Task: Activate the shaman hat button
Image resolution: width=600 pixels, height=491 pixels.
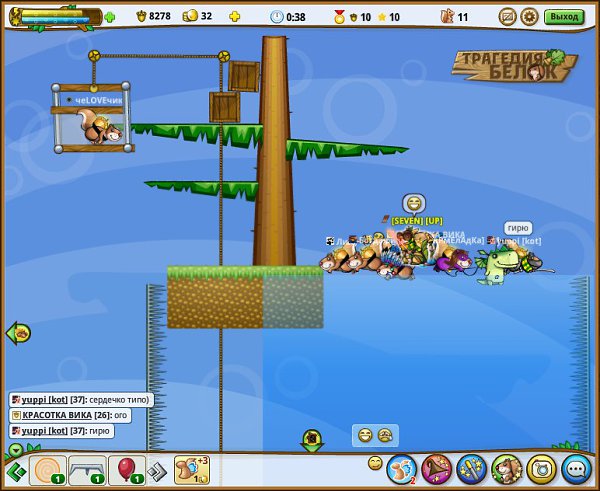Action: (436, 468)
